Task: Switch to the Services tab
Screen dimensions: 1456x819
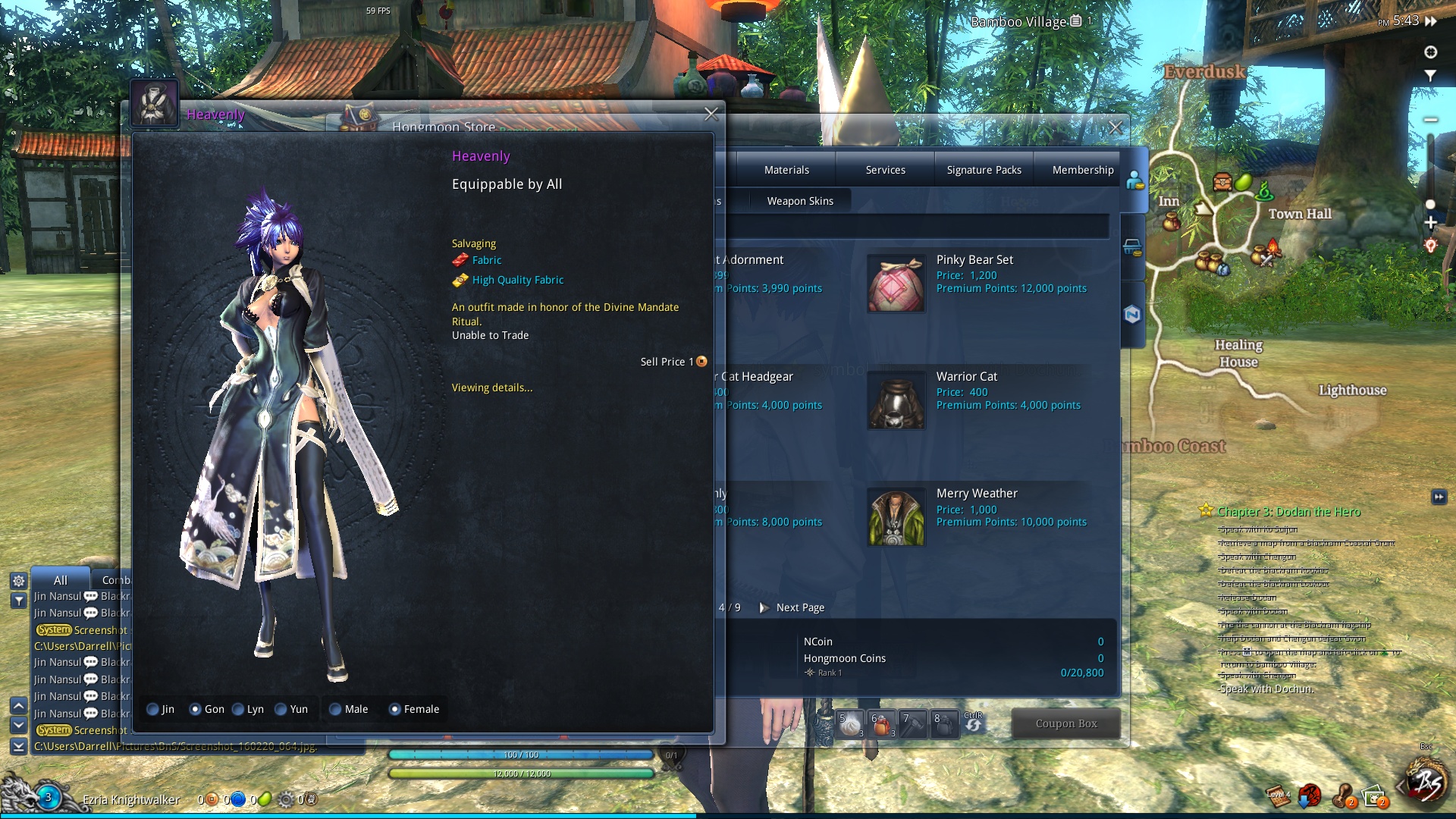Action: [x=885, y=170]
